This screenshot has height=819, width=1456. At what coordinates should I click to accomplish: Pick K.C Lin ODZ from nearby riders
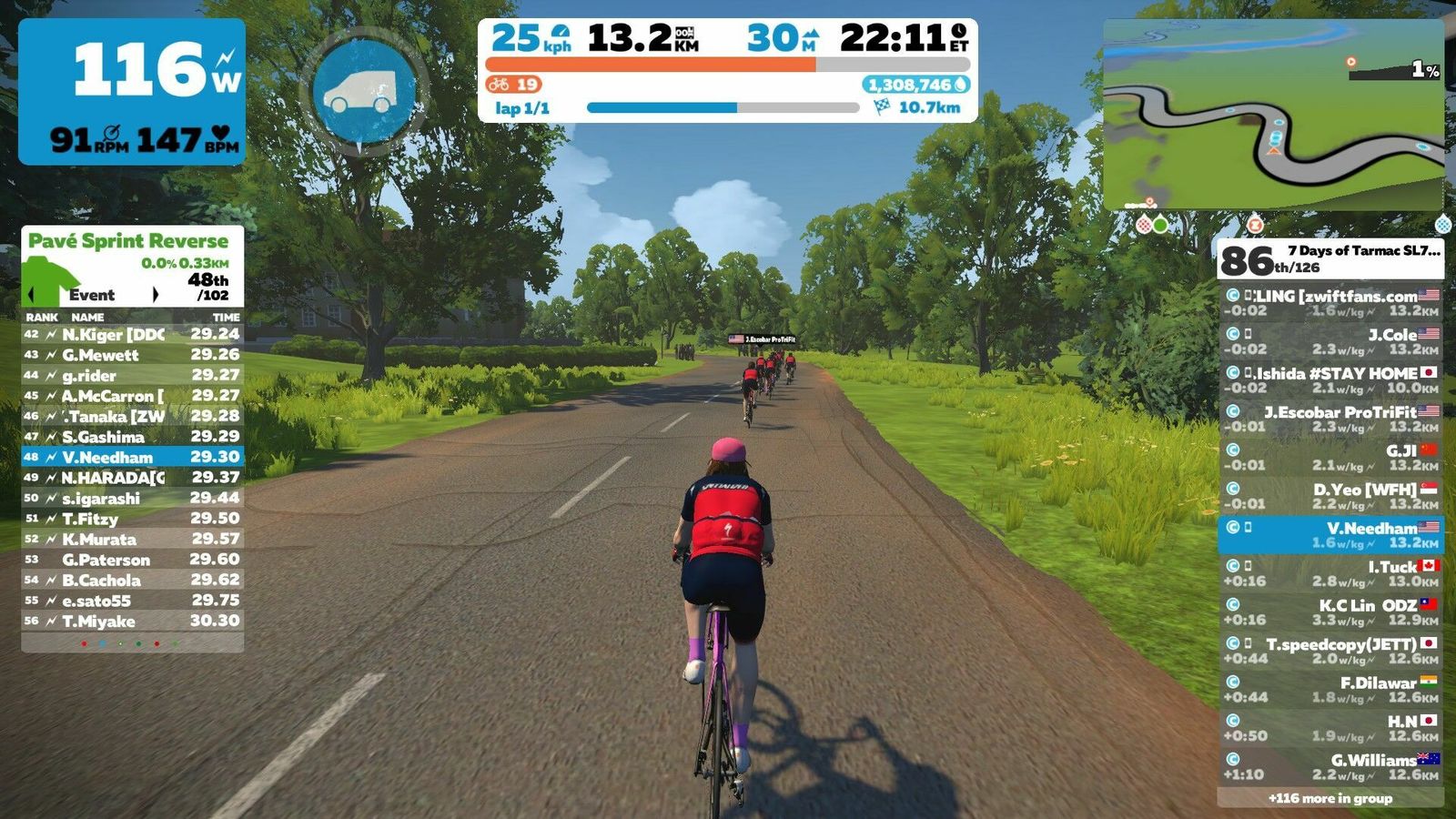[1330, 612]
